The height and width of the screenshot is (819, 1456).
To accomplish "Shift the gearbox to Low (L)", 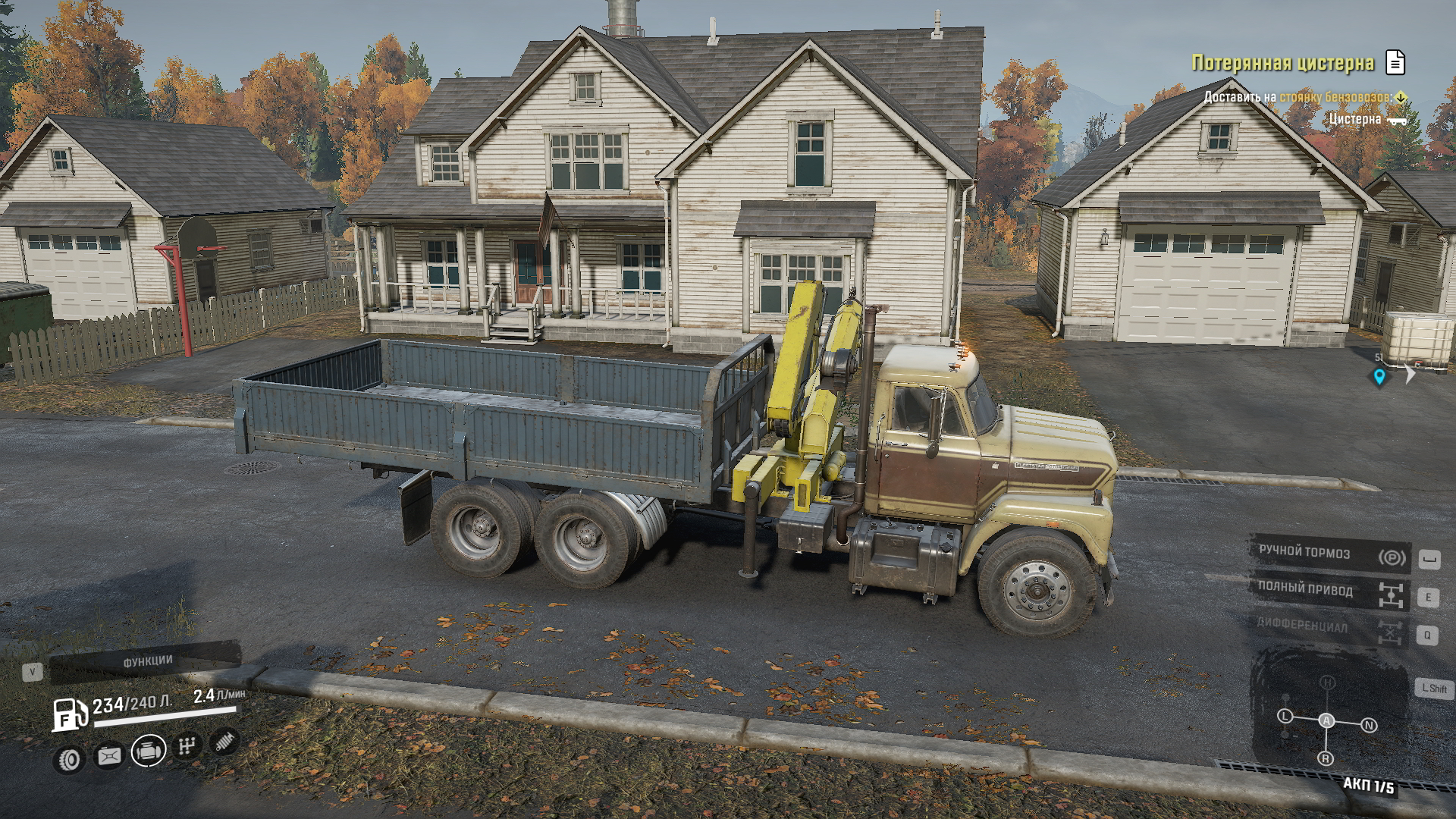I will coord(1285,716).
